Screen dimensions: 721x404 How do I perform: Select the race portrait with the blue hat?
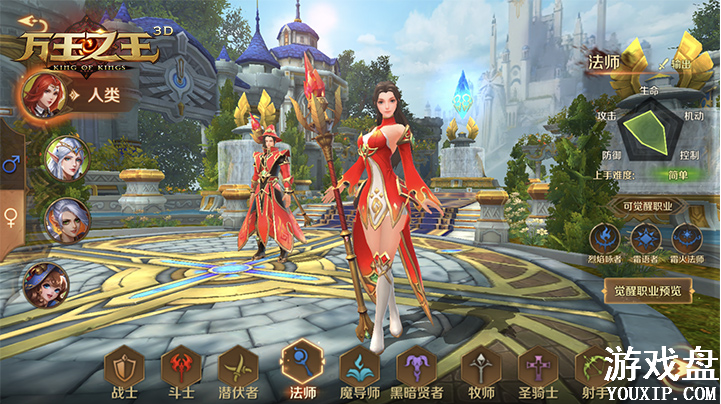pyautogui.click(x=45, y=285)
